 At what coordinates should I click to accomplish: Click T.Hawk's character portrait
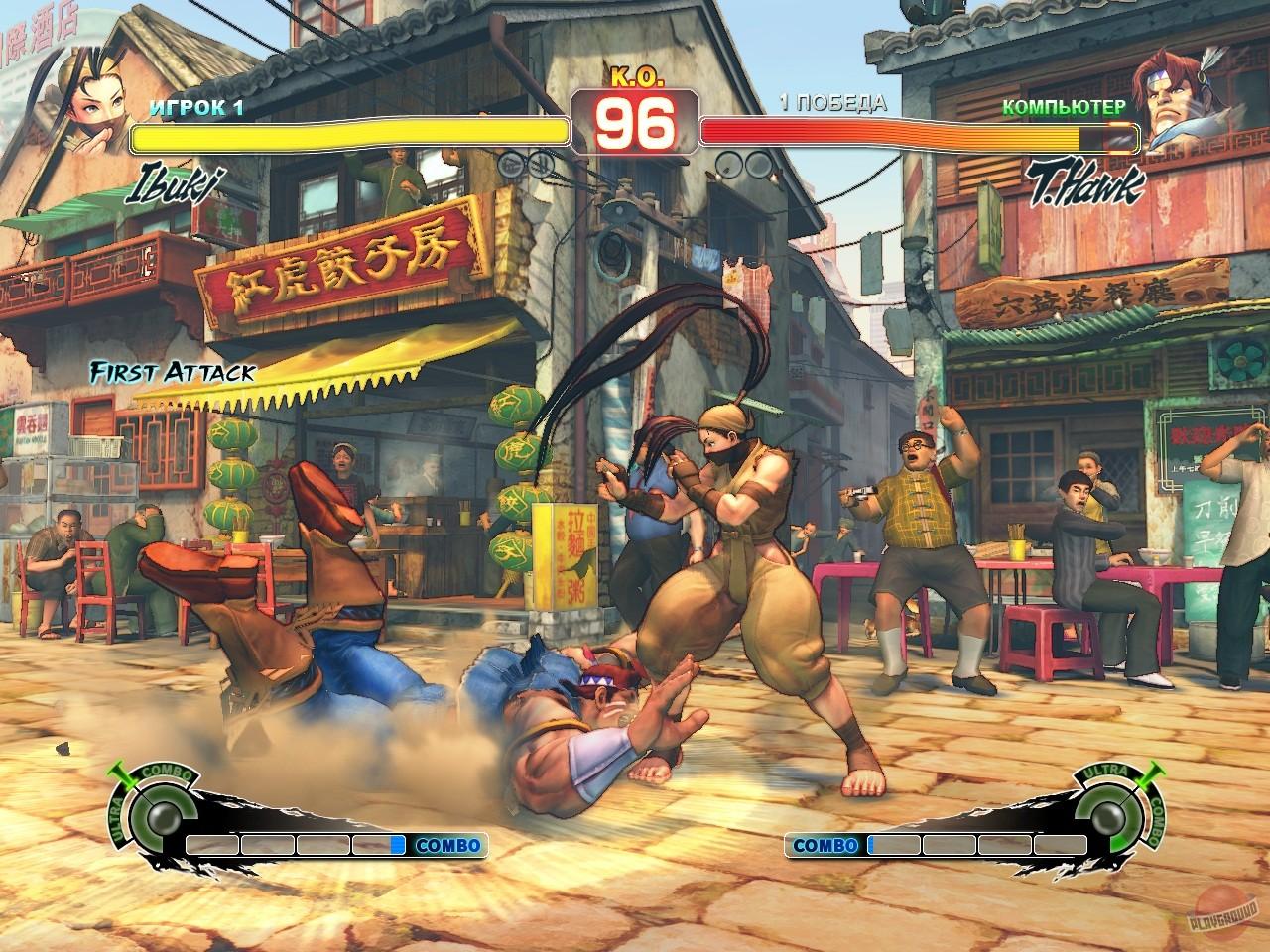1183,97
